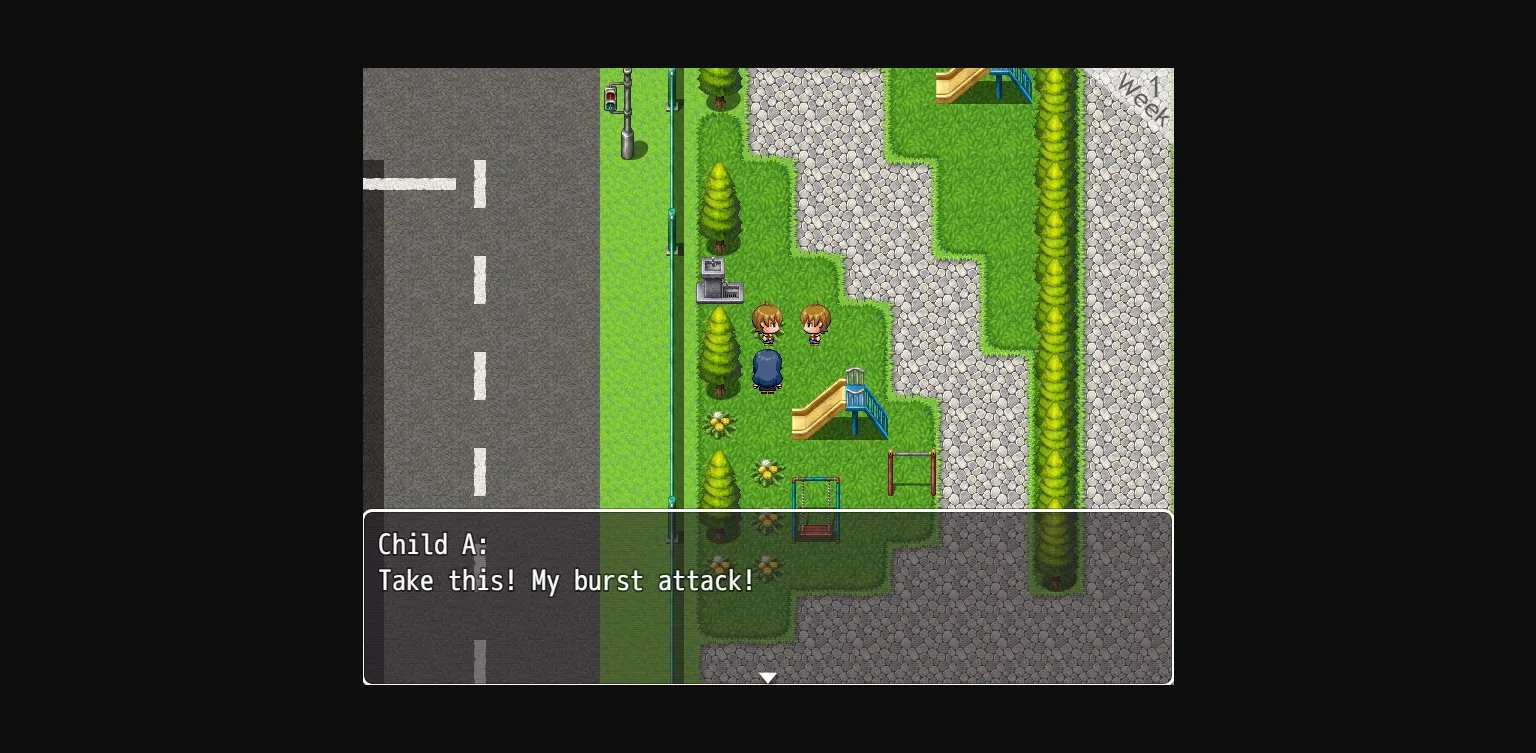Click the white crosswalk stripe on the road

410,184
